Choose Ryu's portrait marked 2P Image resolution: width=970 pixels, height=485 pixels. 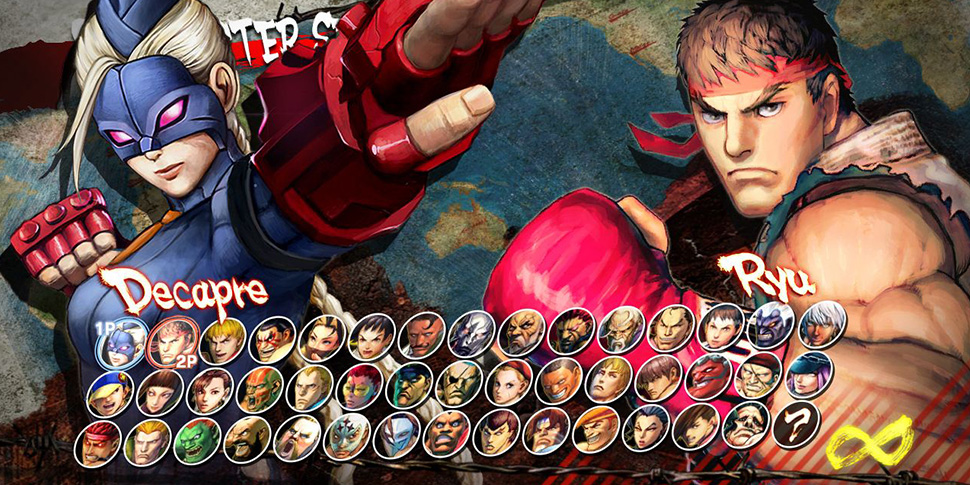(x=170, y=343)
